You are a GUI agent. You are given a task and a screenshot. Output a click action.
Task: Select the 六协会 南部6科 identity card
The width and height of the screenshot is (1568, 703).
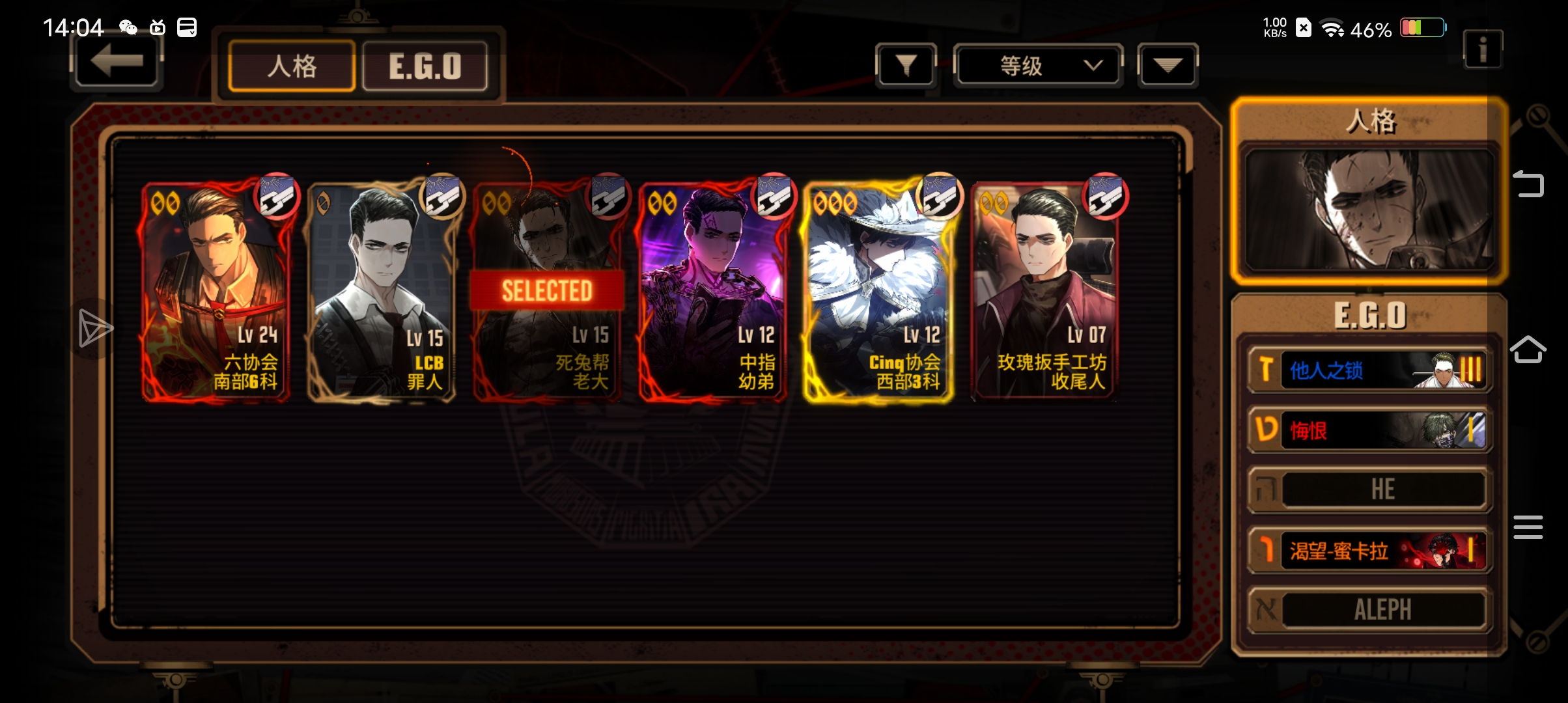point(216,291)
